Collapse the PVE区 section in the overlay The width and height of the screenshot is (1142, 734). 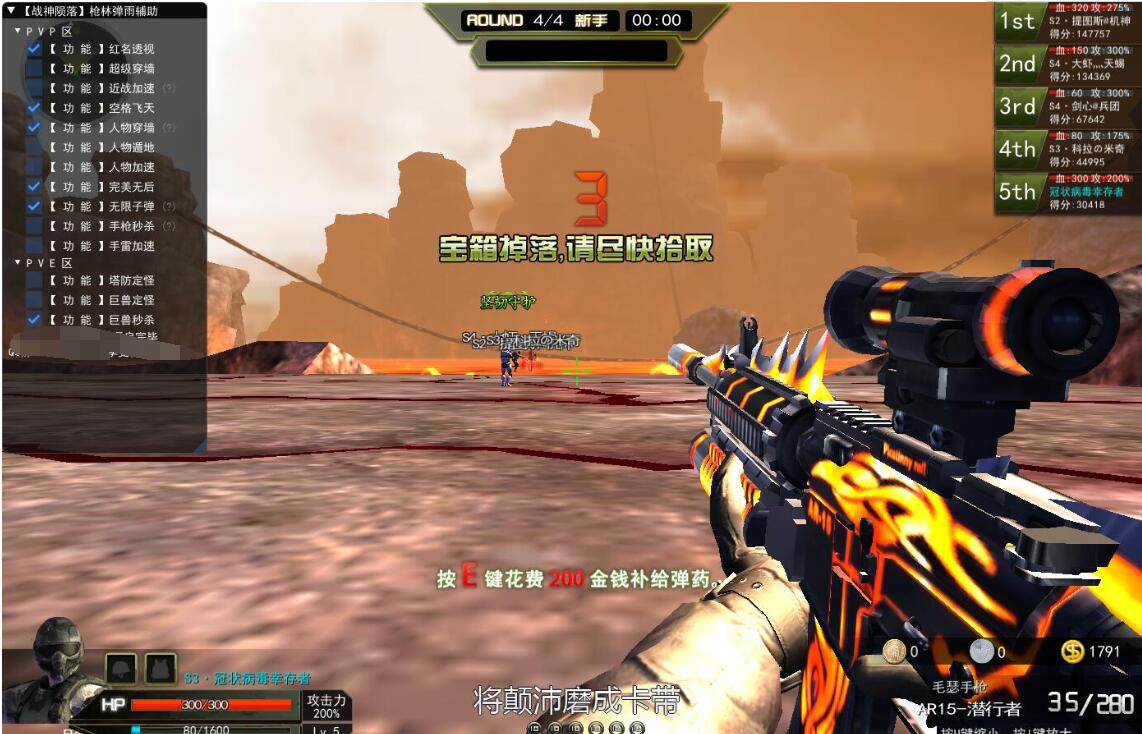pos(18,263)
